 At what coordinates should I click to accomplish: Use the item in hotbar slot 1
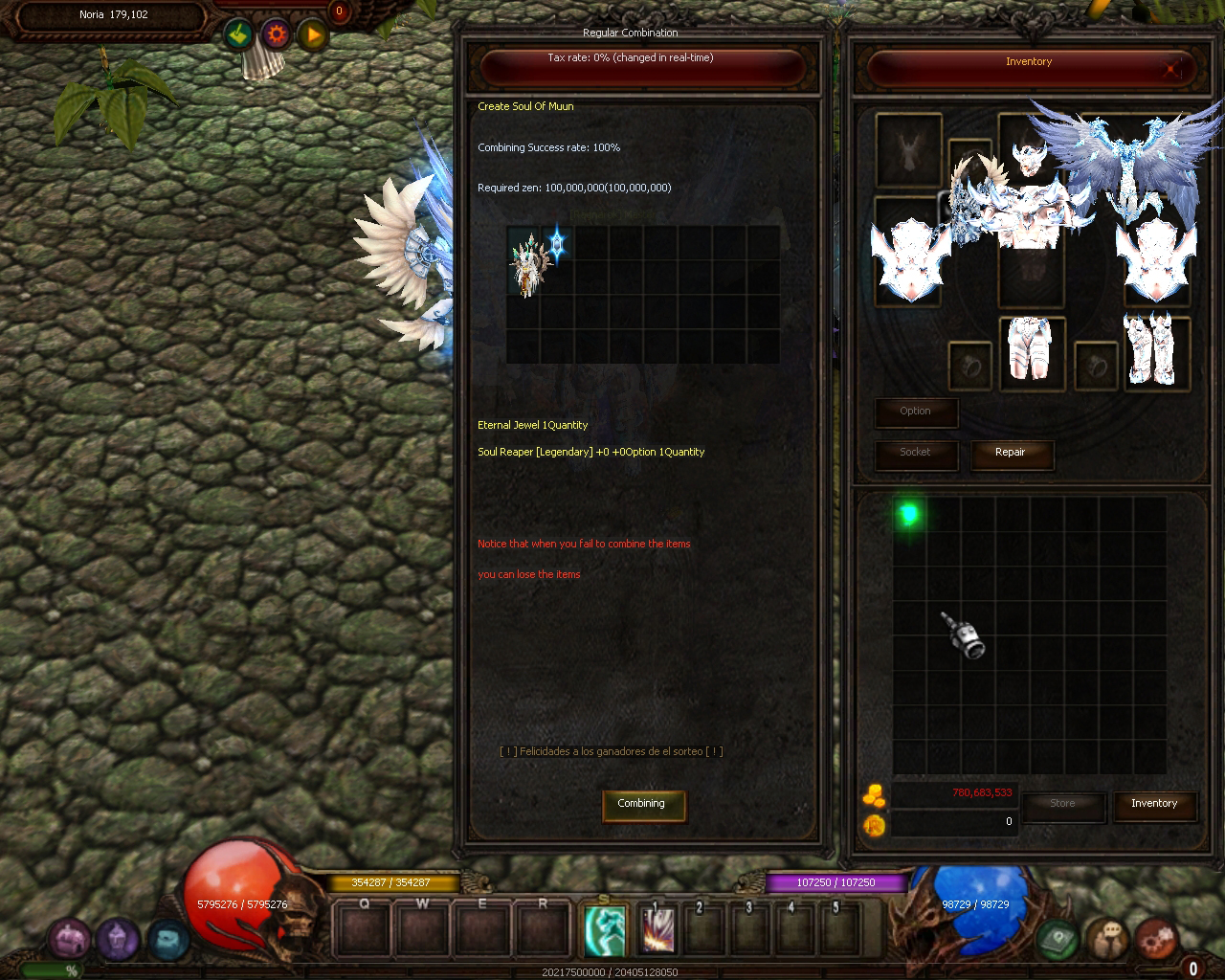(x=657, y=930)
